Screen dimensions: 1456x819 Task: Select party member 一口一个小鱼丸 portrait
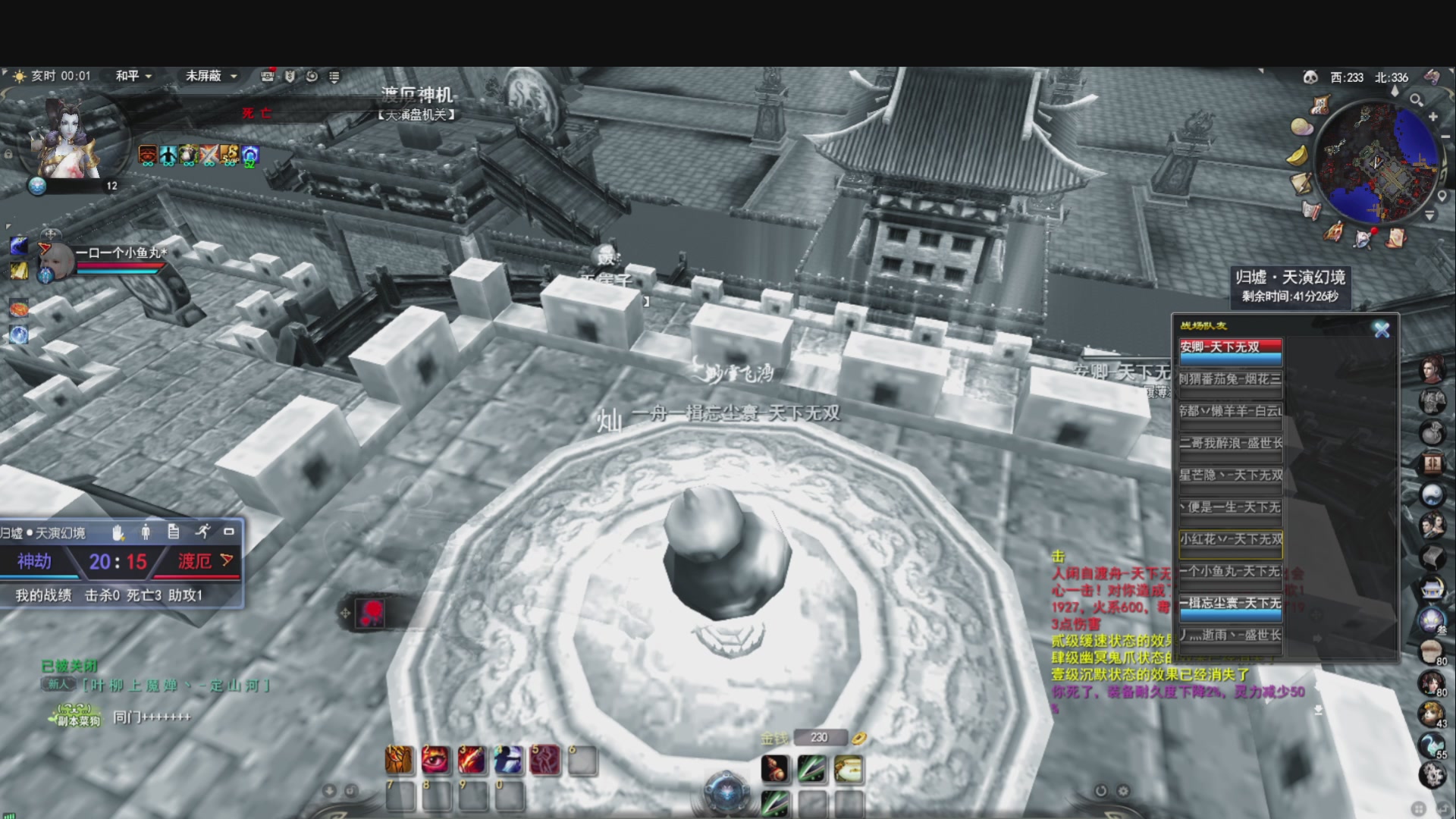tap(58, 262)
